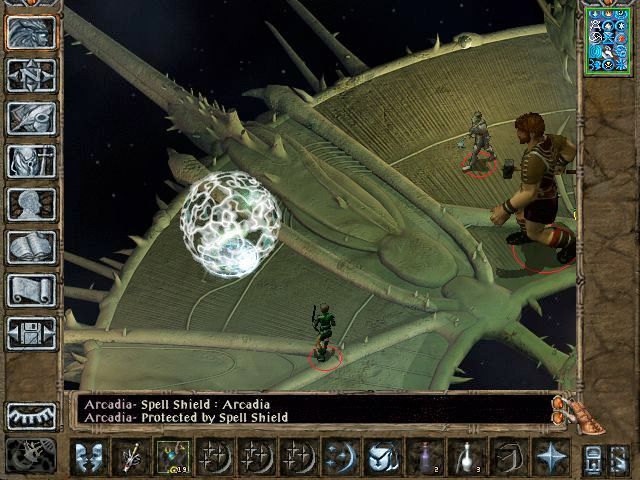The height and width of the screenshot is (480, 640).
Task: Select the ranged weapon slot with 19 ammo
Action: coord(173,458)
